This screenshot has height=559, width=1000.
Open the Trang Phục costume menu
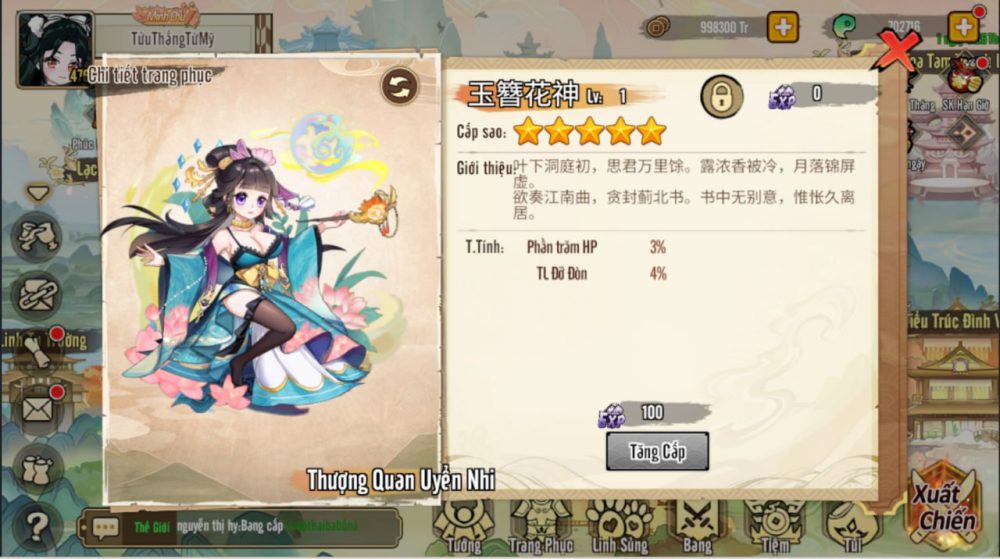pos(540,527)
